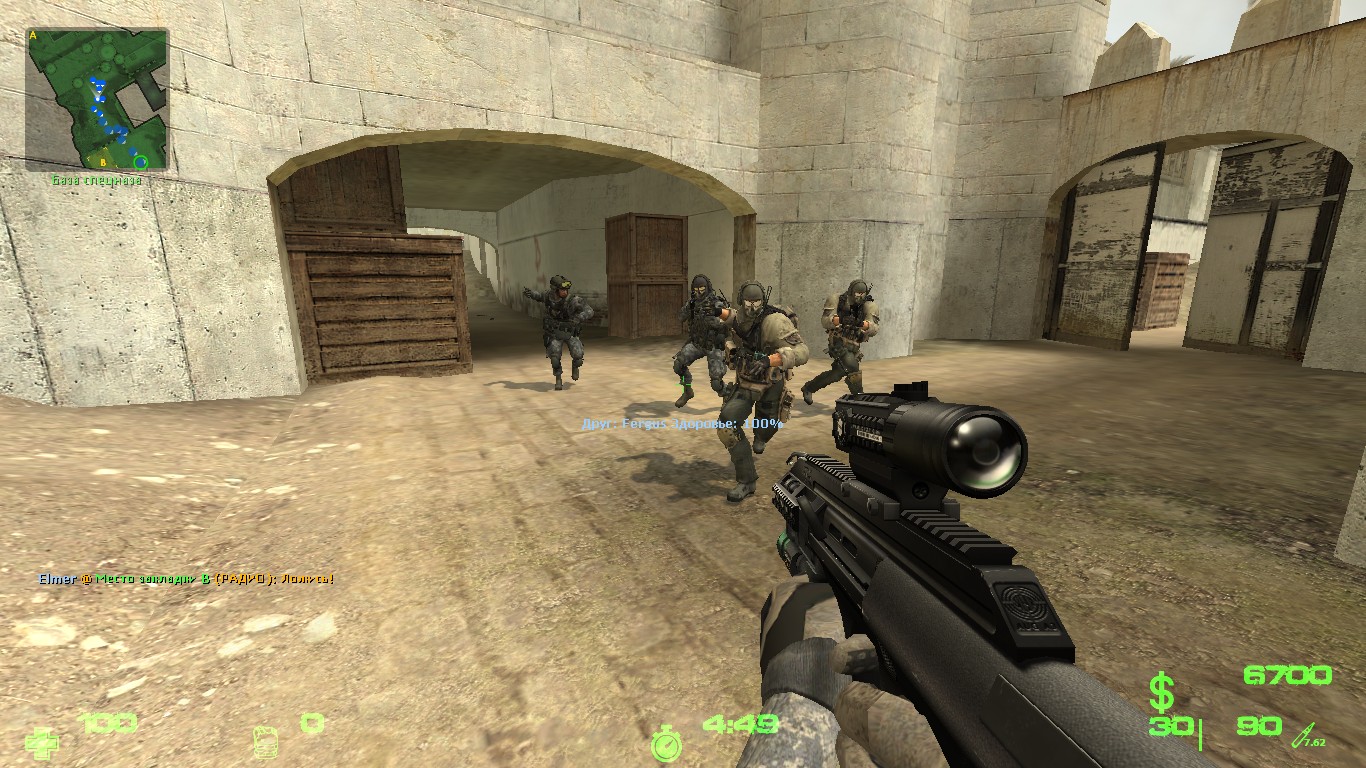Select the bomb site A marker on radar
The height and width of the screenshot is (768, 1366).
(33, 35)
